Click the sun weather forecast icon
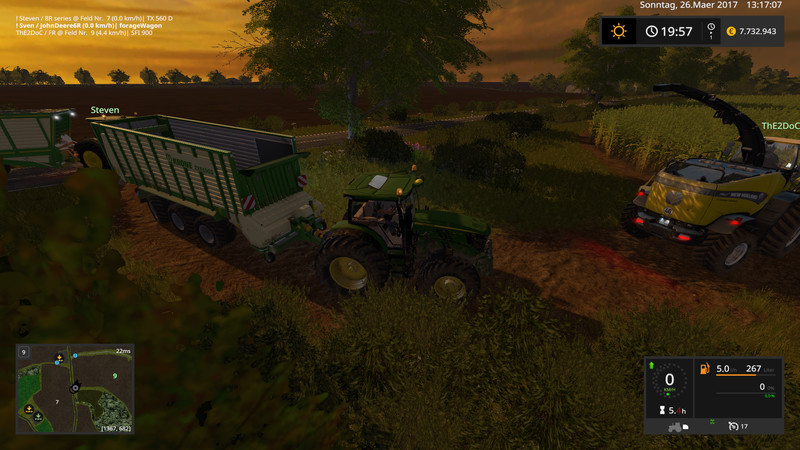This screenshot has height=450, width=800. tap(619, 31)
